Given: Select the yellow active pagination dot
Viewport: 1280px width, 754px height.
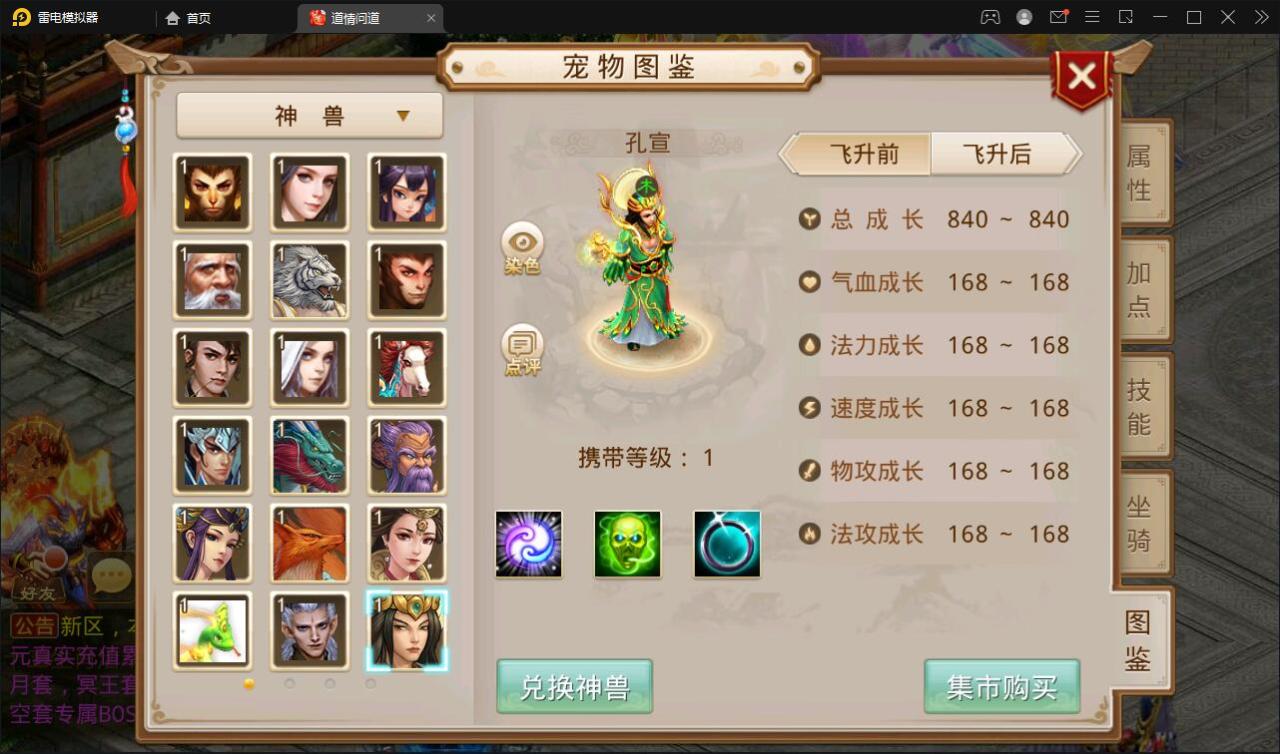Looking at the screenshot, I should coord(250,683).
